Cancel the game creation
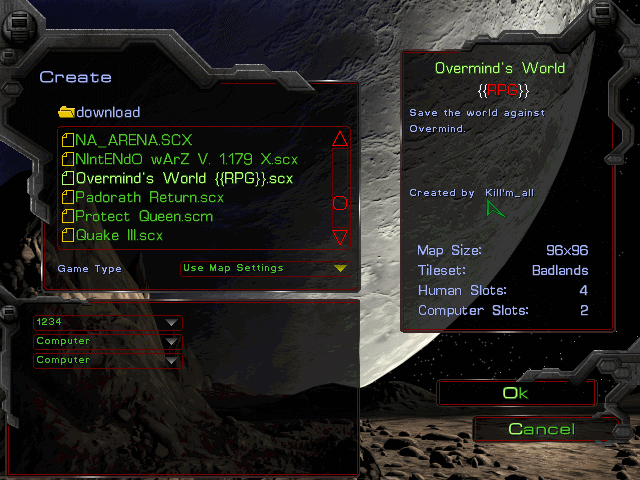 (x=541, y=429)
